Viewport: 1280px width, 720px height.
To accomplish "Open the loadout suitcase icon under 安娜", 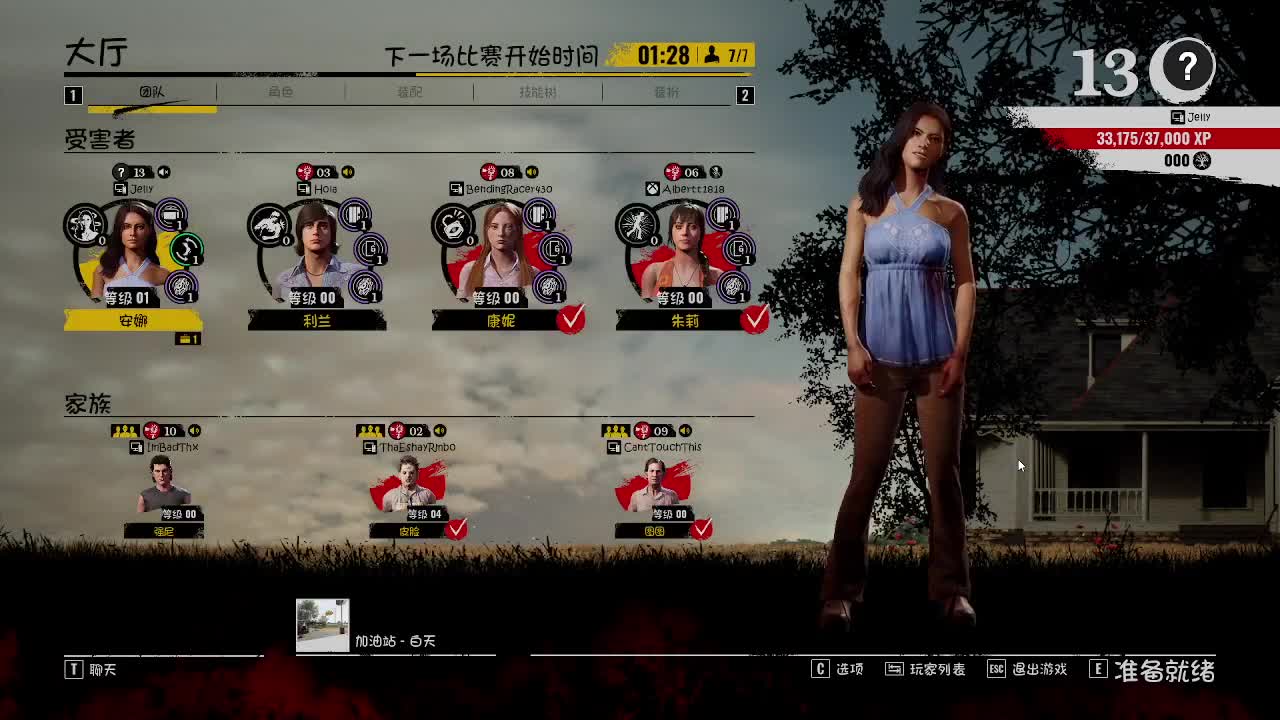I will [x=185, y=338].
